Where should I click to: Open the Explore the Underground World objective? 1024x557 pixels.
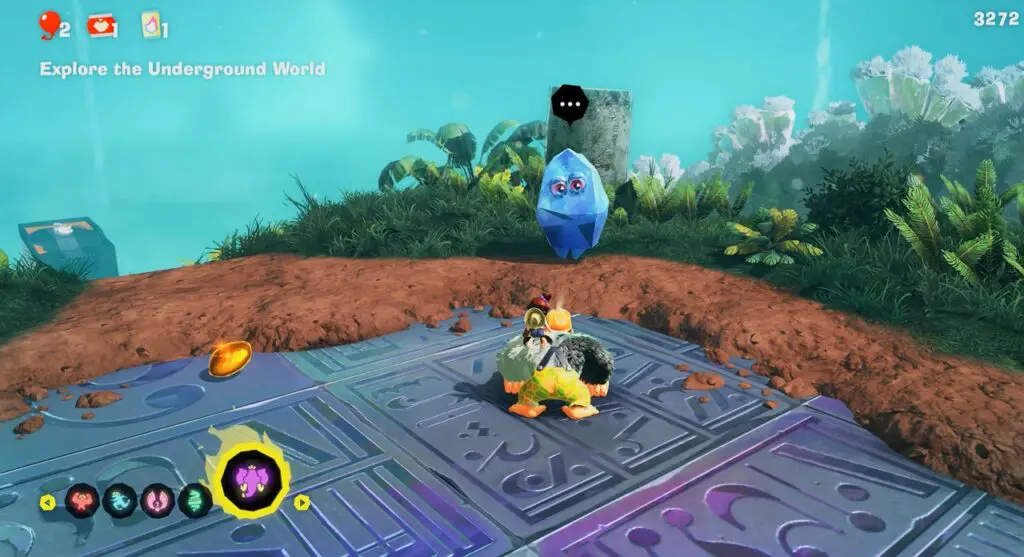click(182, 69)
